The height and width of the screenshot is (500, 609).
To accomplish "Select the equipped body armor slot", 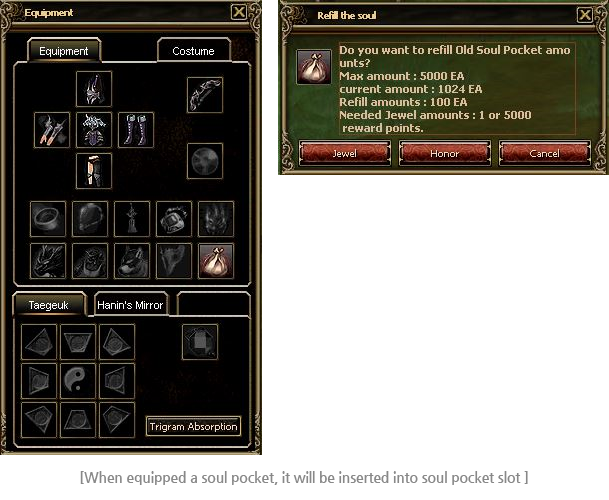I will pyautogui.click(x=94, y=129).
